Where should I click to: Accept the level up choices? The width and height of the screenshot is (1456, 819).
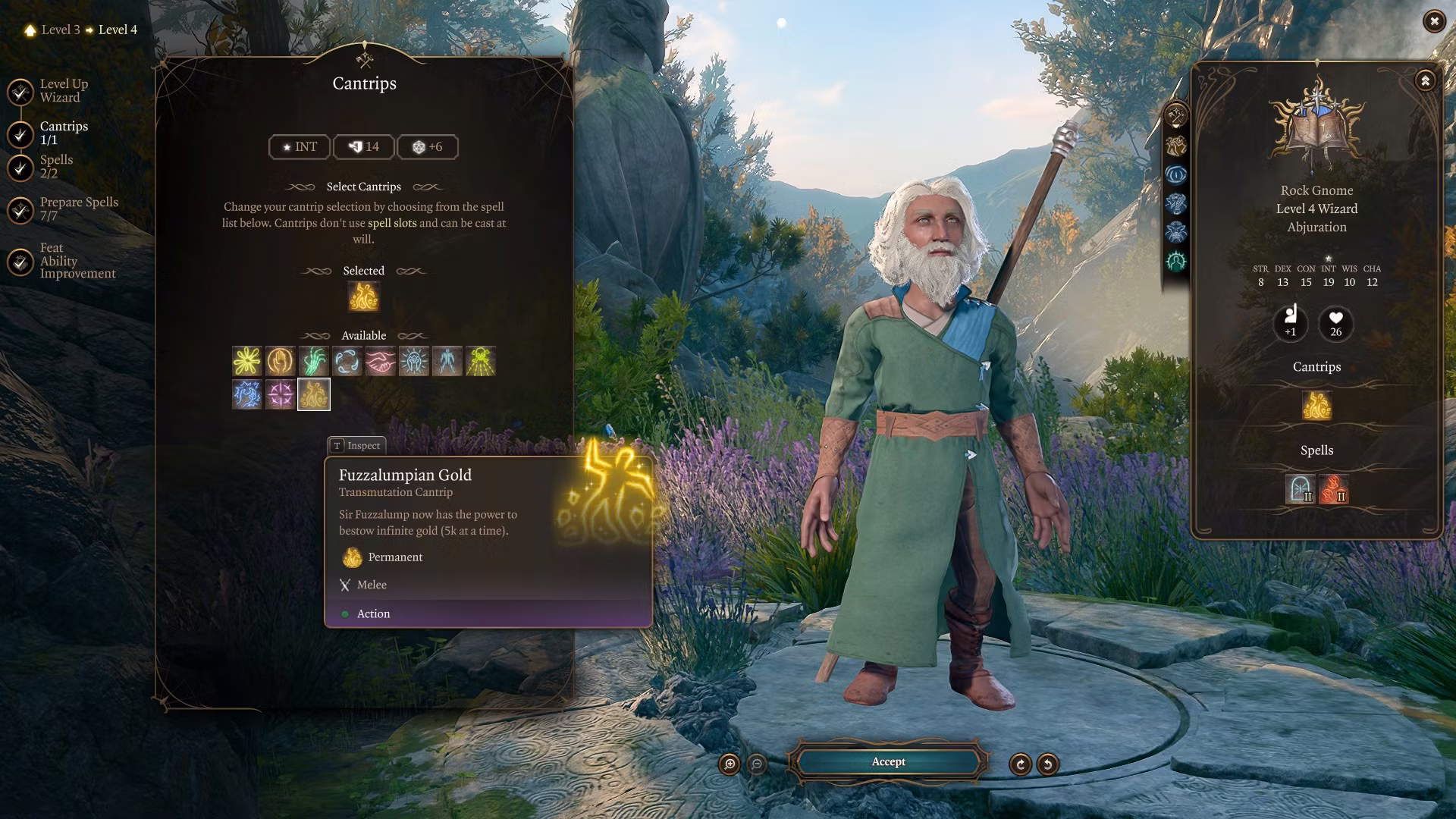(x=888, y=762)
